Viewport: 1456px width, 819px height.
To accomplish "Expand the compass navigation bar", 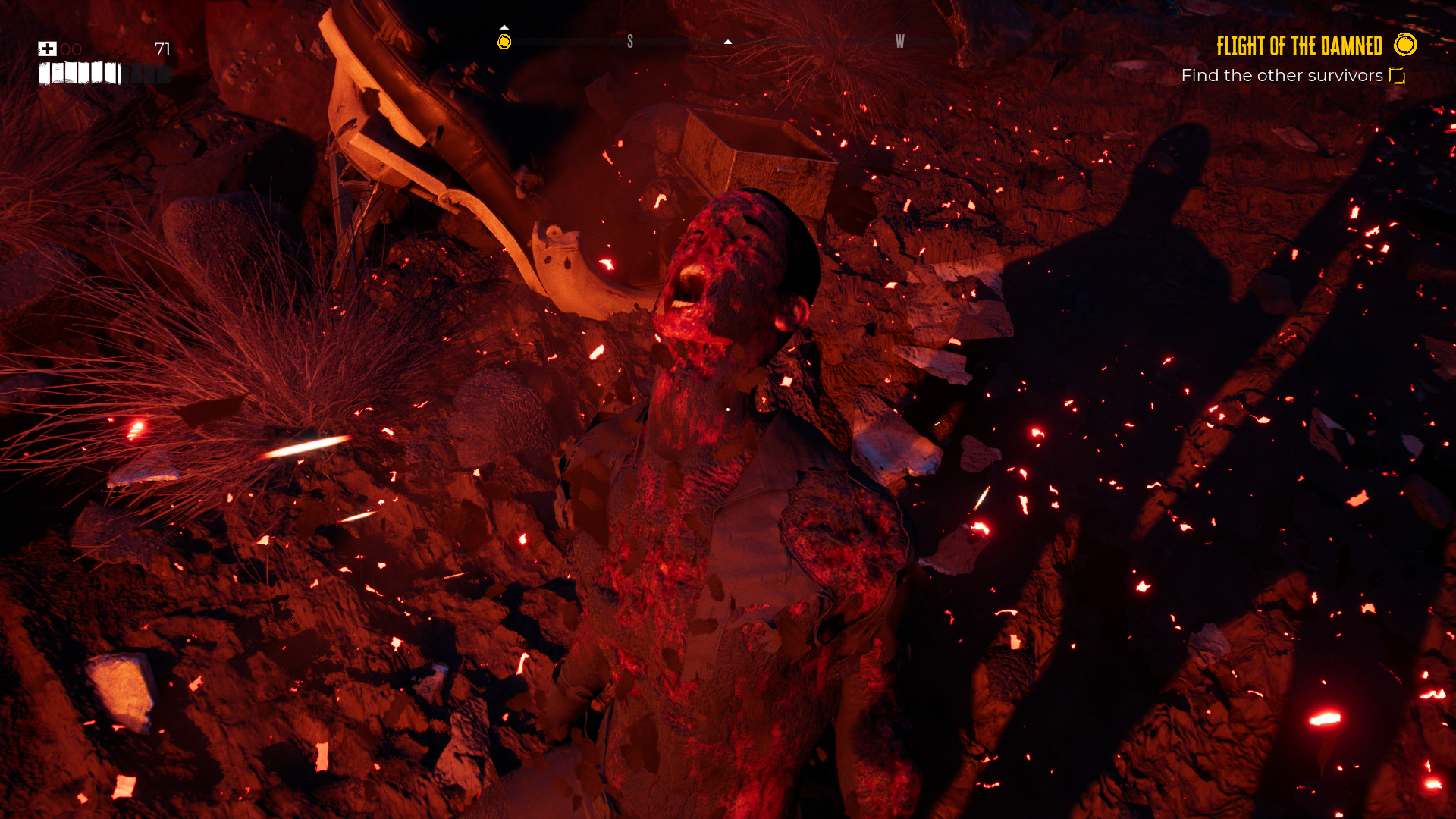I will 728,43.
